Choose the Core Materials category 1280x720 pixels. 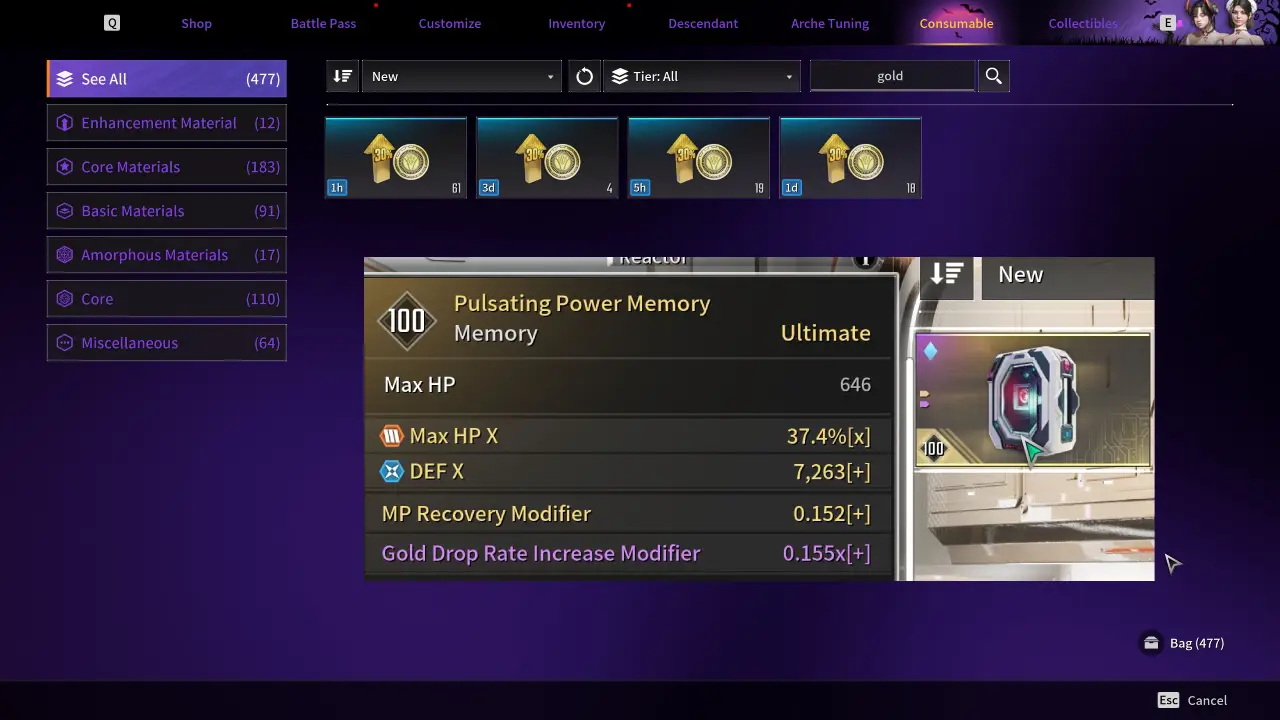167,167
